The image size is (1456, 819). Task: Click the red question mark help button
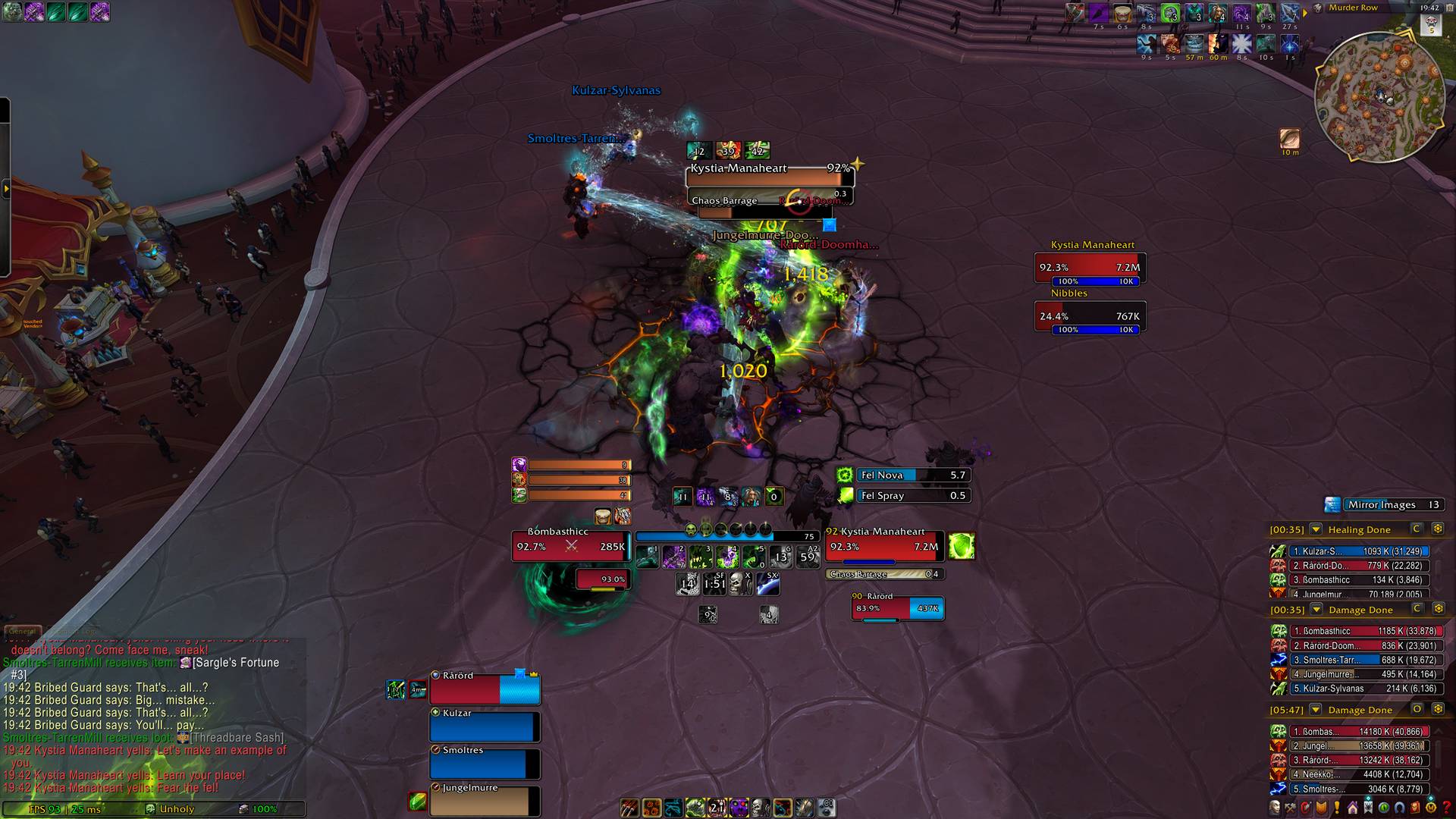(x=1446, y=808)
